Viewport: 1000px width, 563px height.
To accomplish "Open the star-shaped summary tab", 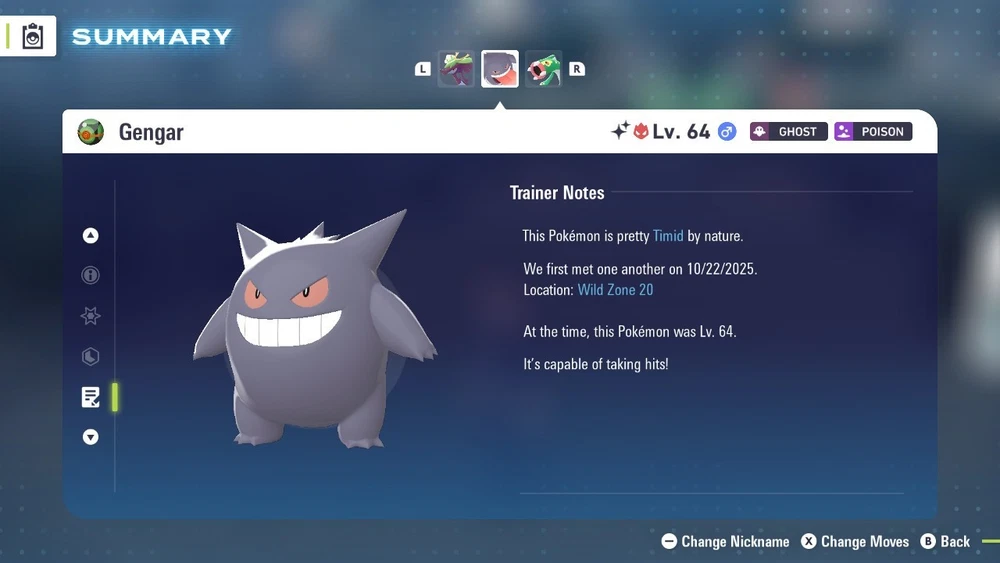I will (x=91, y=316).
